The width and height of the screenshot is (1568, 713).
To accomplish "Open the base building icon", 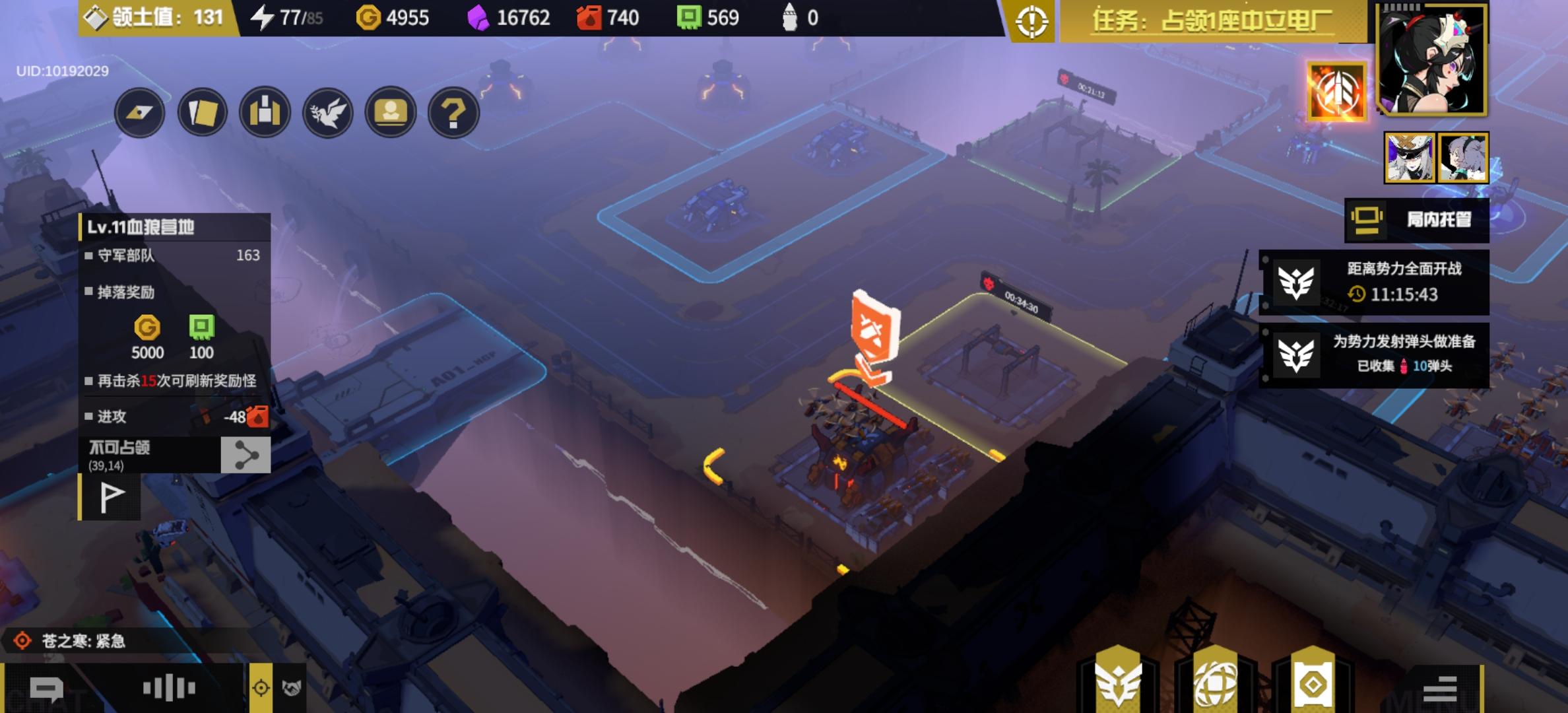I will tap(264, 112).
